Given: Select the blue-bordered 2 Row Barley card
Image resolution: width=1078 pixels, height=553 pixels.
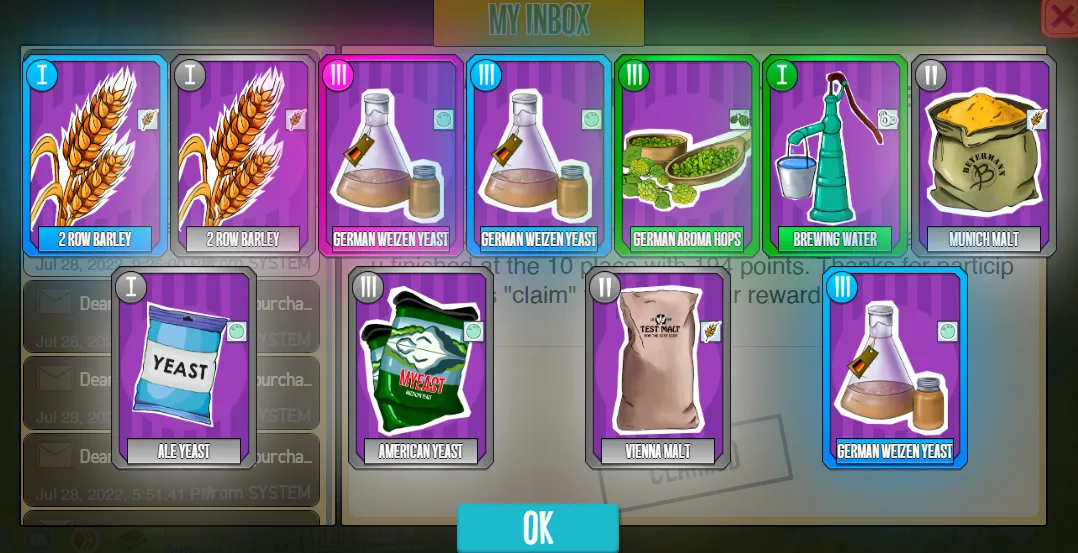Looking at the screenshot, I should coord(95,155).
